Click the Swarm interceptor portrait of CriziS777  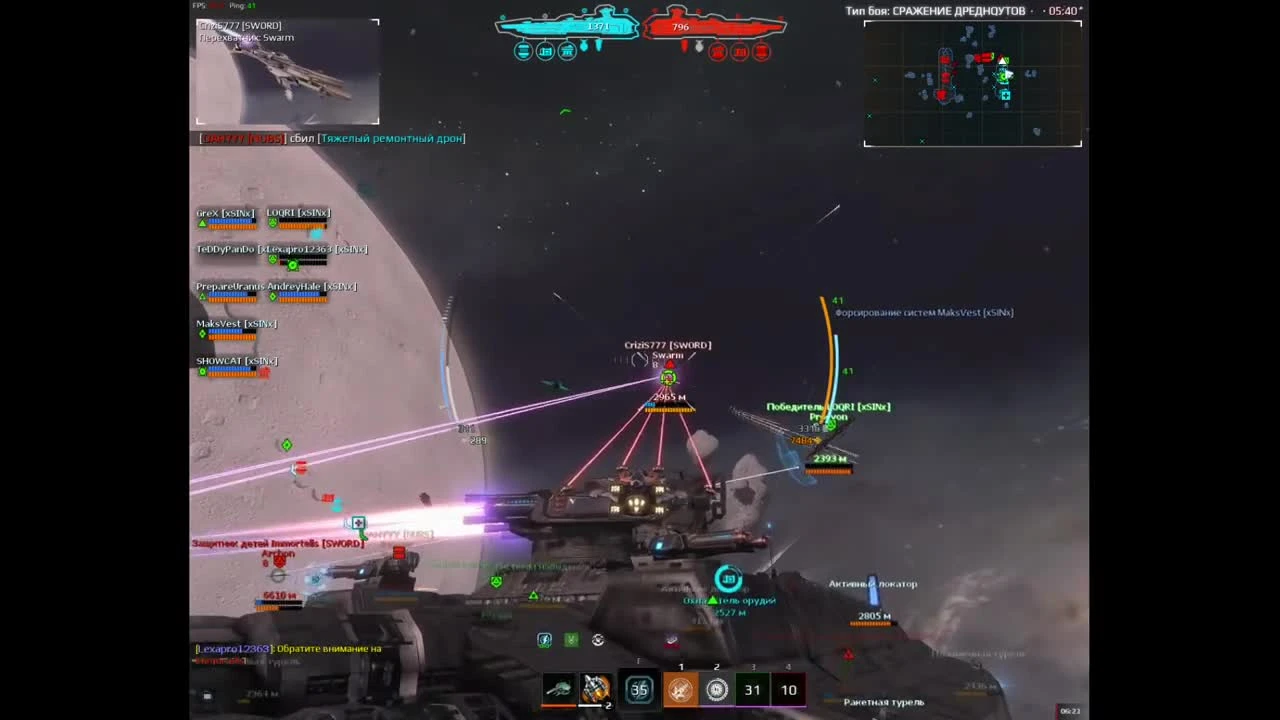coord(287,70)
